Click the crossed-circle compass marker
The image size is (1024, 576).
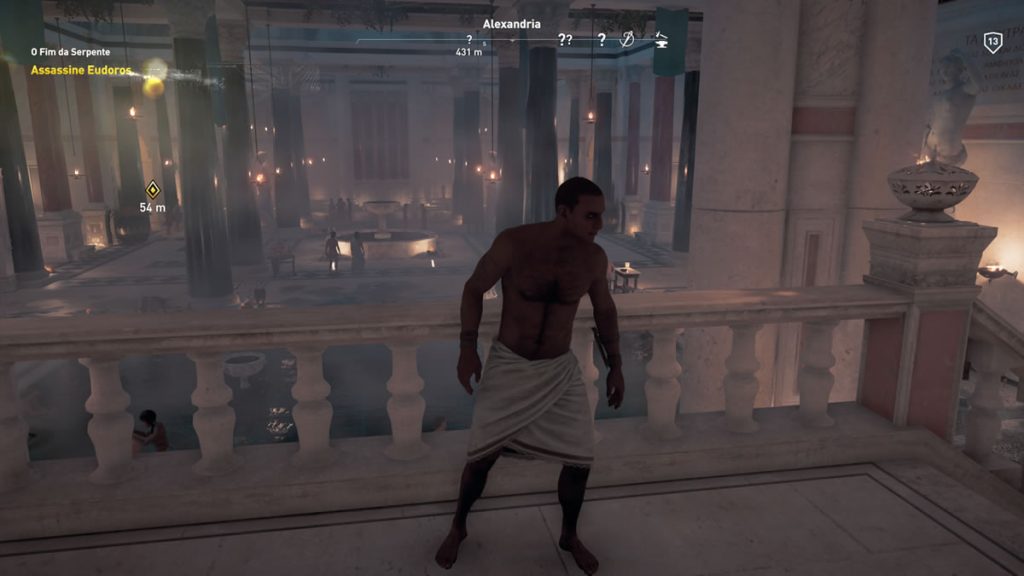(628, 40)
